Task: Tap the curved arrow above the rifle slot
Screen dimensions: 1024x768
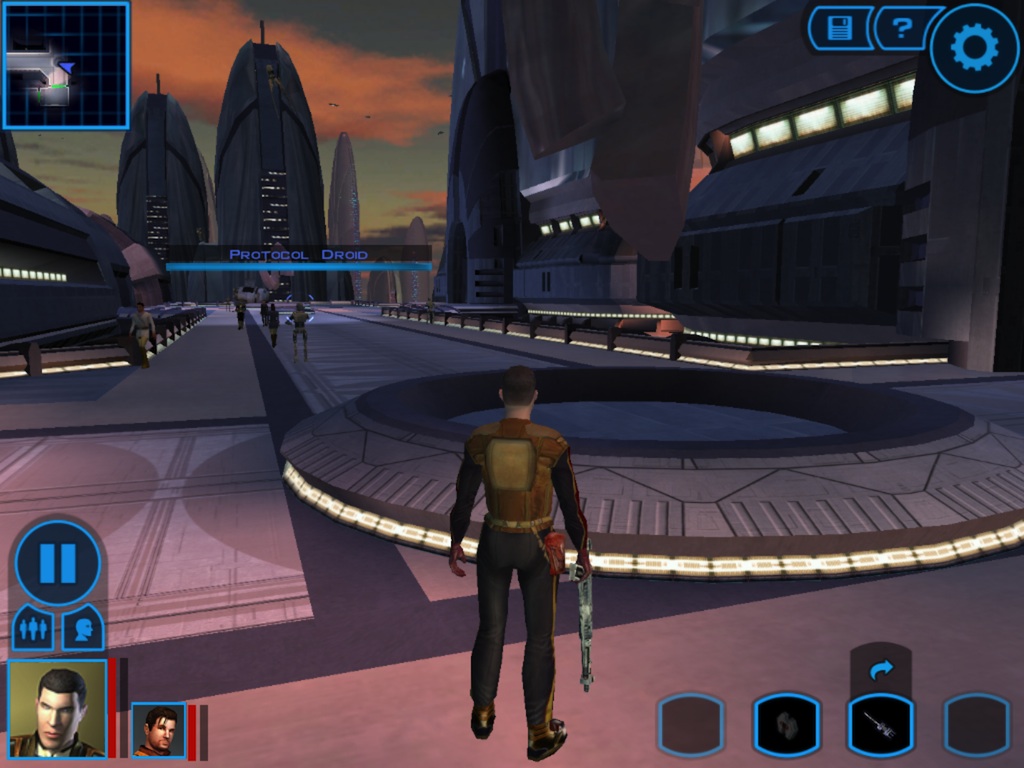Action: point(881,669)
